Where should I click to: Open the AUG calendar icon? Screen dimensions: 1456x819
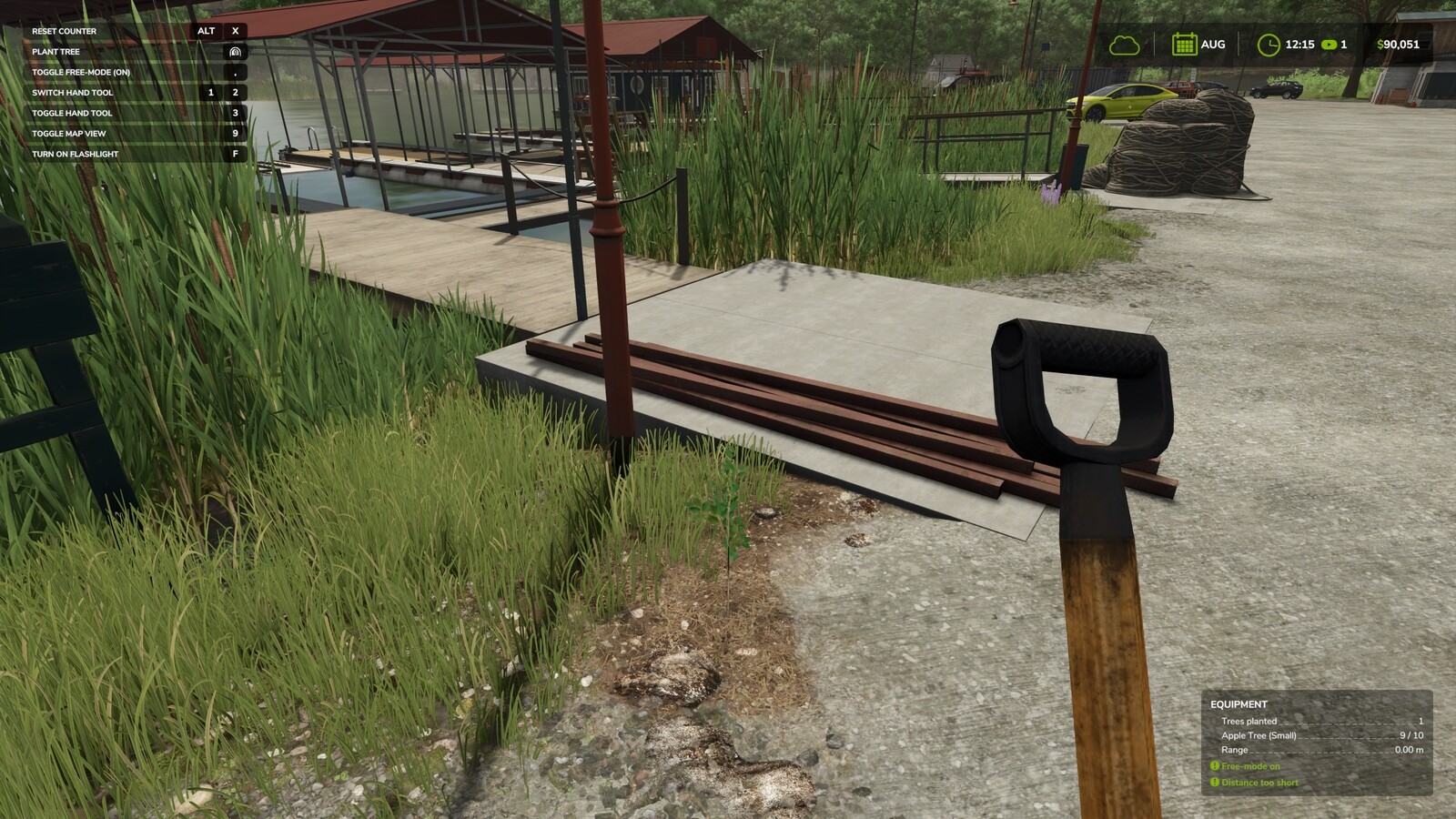pyautogui.click(x=1185, y=44)
